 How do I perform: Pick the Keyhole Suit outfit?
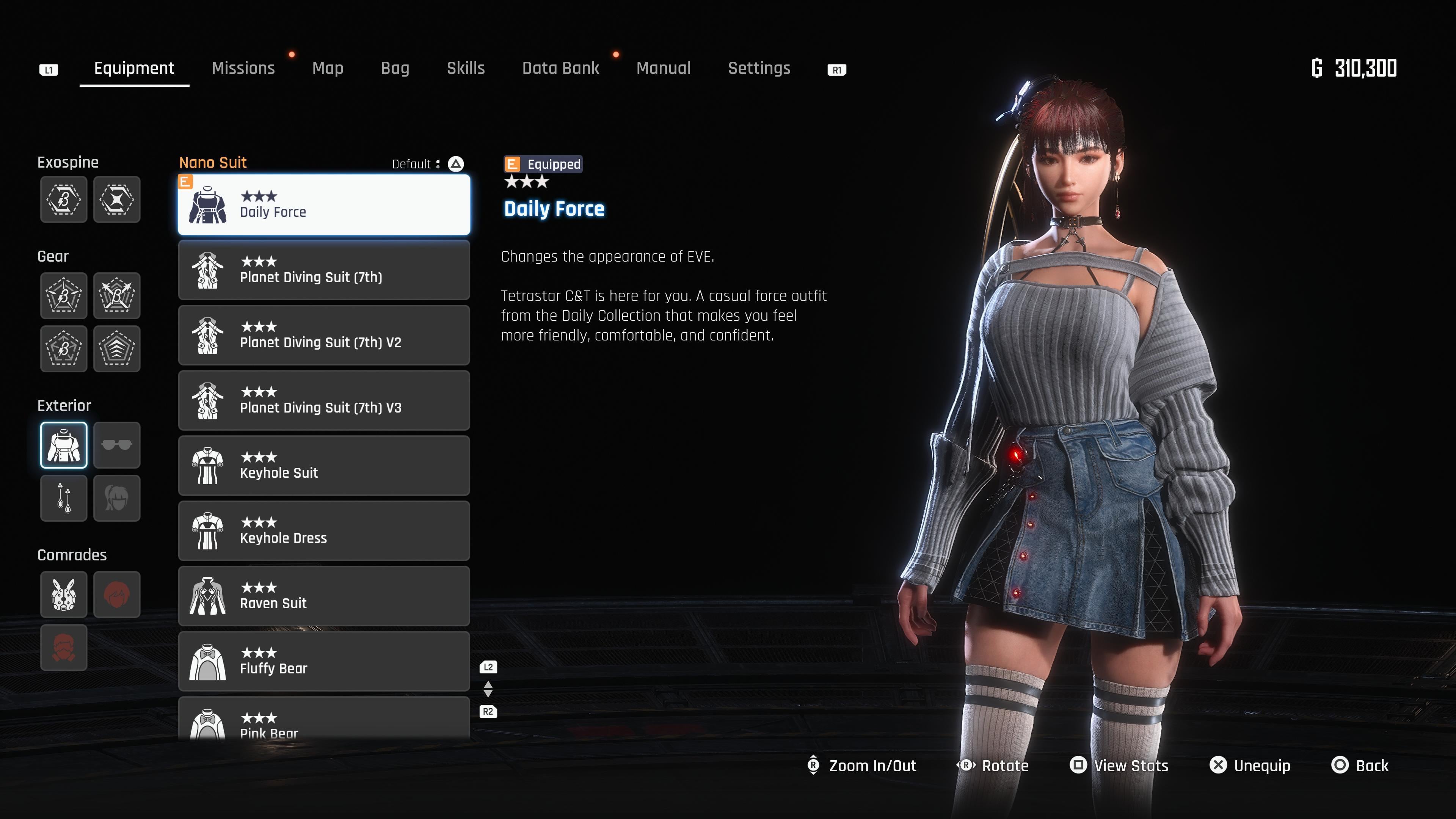tap(324, 466)
